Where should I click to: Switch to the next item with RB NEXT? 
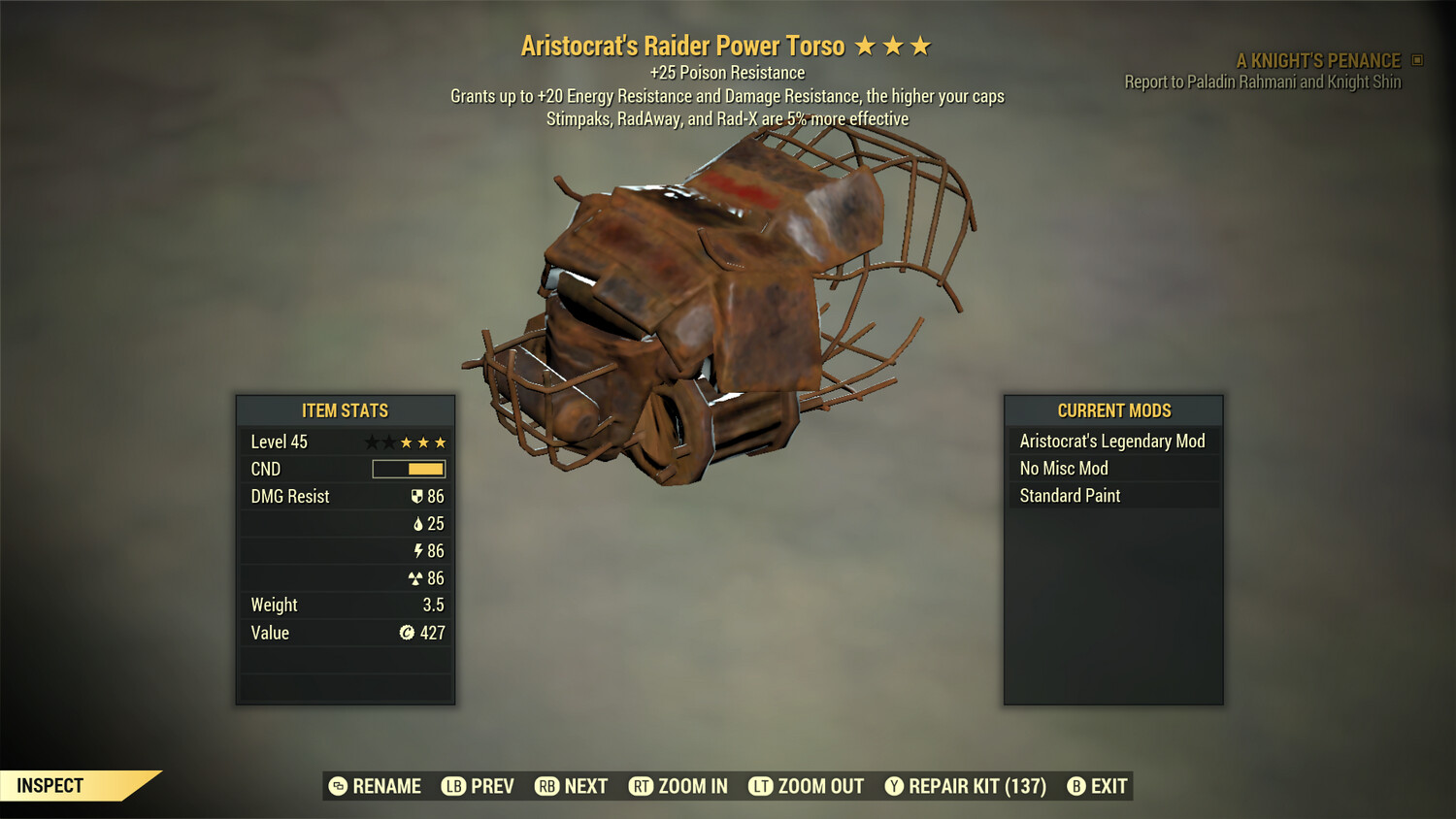(573, 786)
